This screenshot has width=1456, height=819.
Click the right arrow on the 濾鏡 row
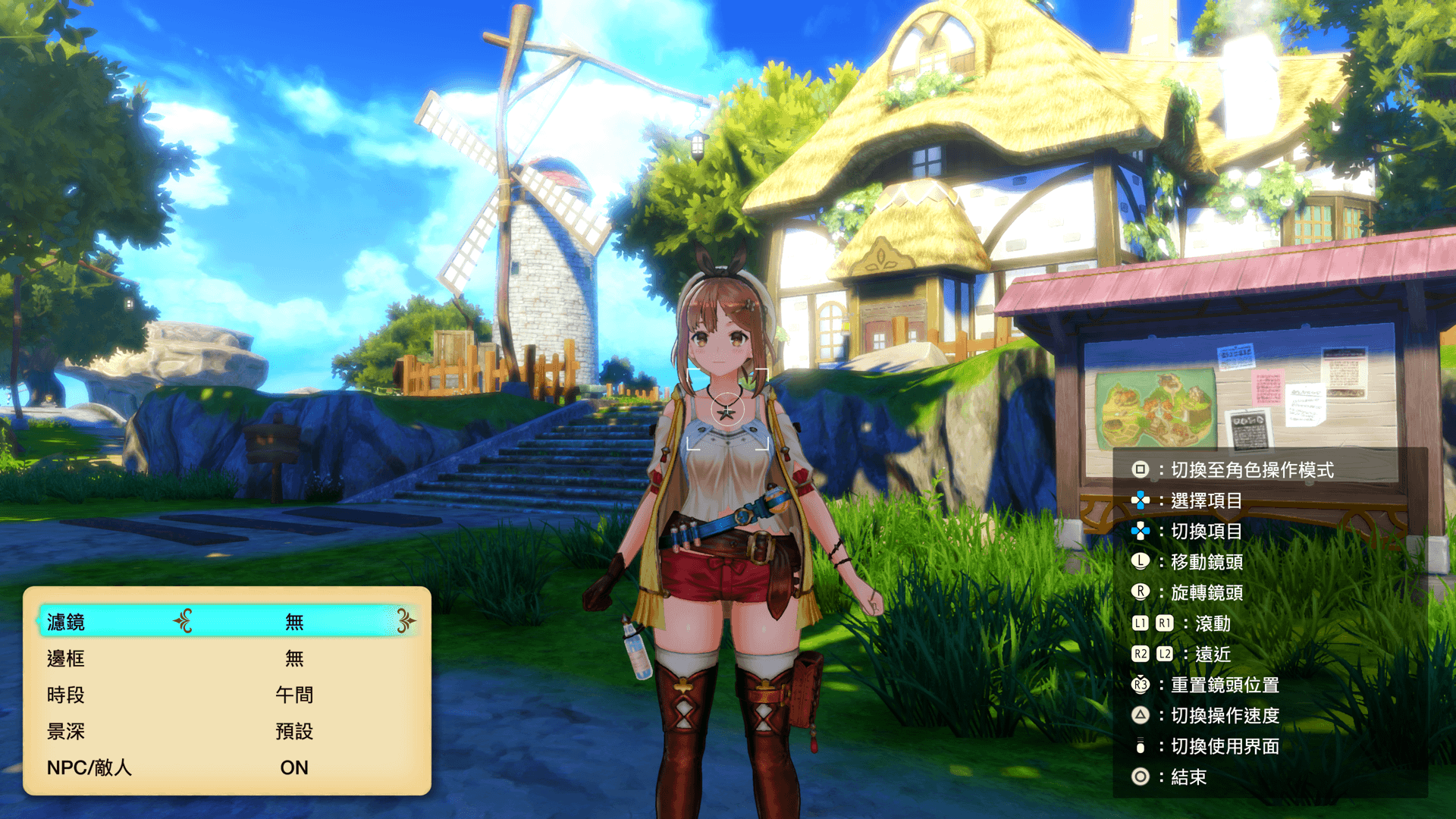tap(406, 621)
